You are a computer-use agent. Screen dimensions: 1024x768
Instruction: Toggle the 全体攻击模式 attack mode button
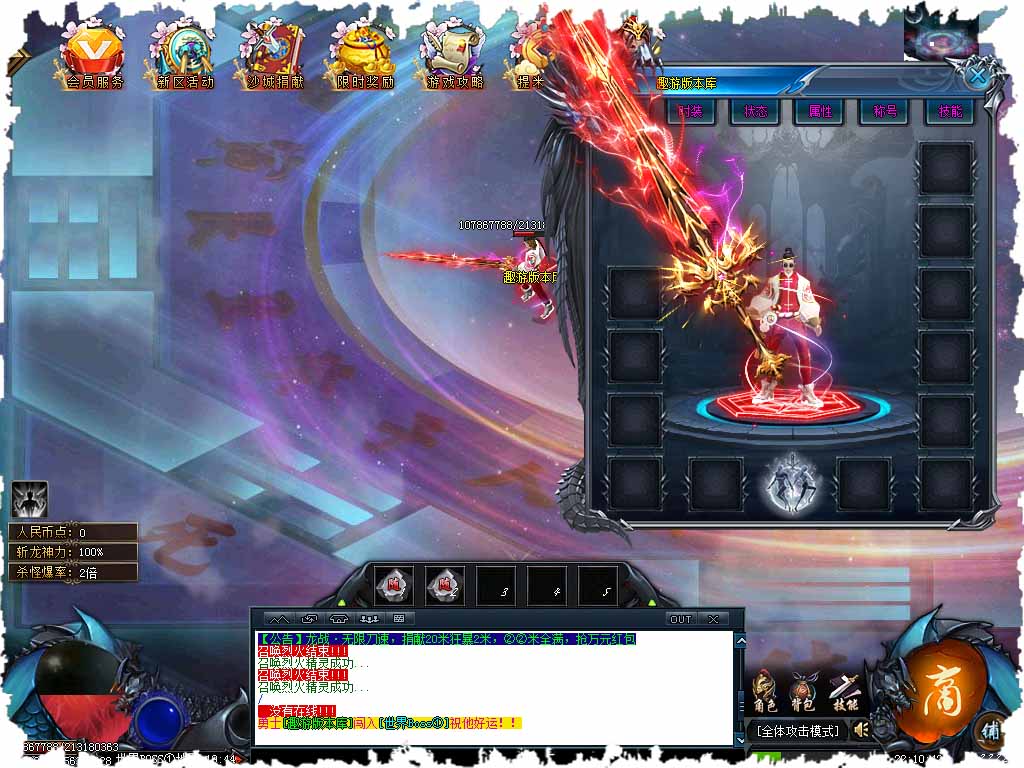point(797,731)
